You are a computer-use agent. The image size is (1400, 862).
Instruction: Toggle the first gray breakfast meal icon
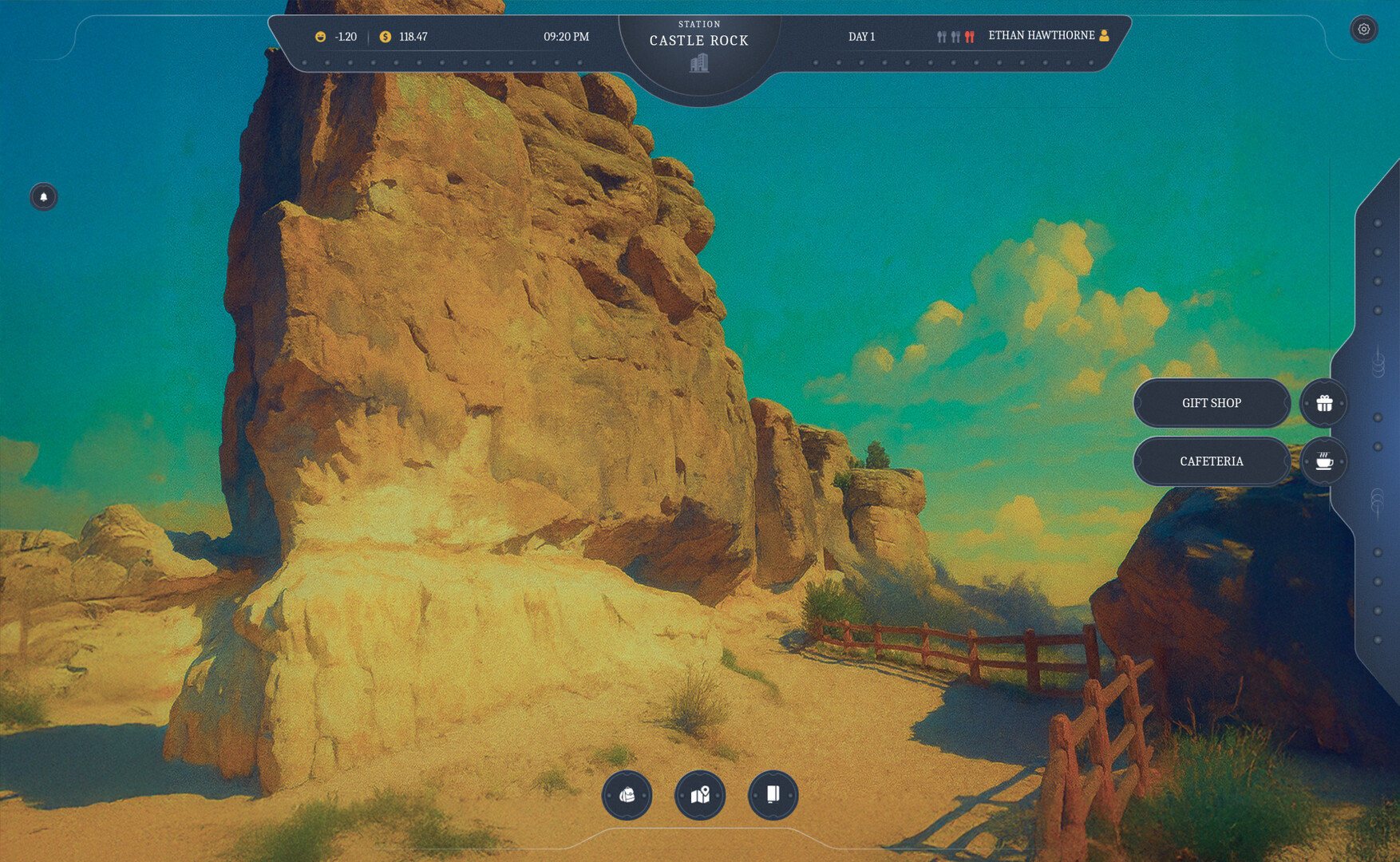click(941, 36)
